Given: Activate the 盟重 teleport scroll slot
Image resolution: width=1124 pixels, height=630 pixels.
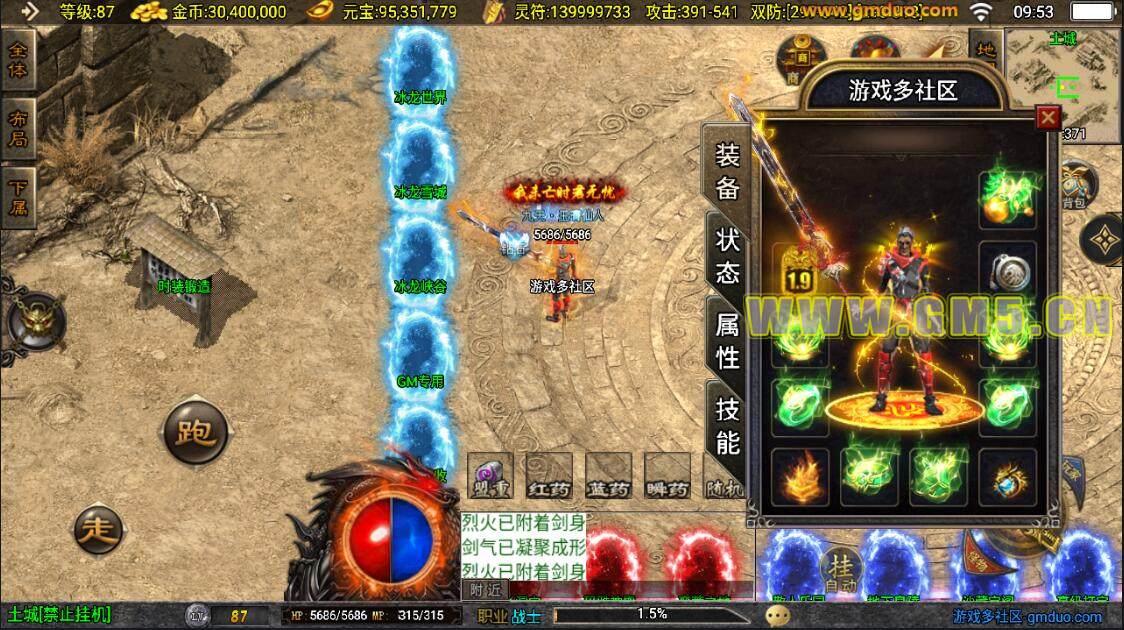Looking at the screenshot, I should [491, 476].
